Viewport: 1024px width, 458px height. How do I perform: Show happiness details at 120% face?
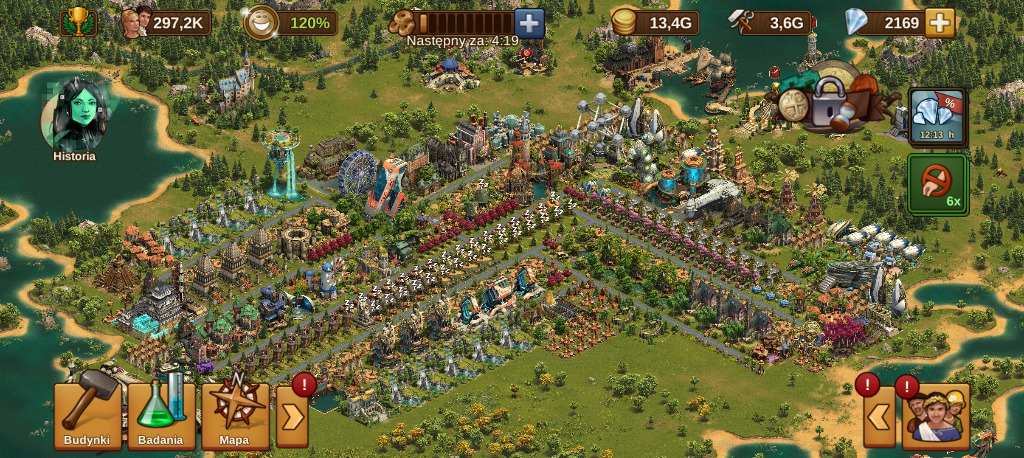point(262,22)
